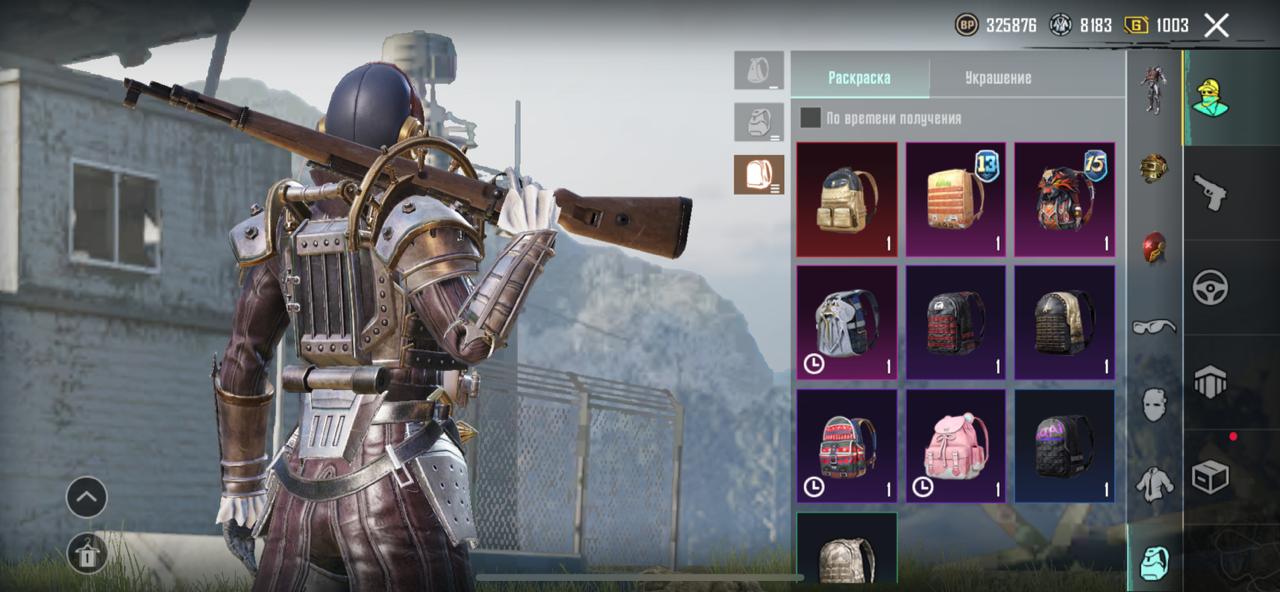Choose the orange level 13 backpack skin

[956, 199]
